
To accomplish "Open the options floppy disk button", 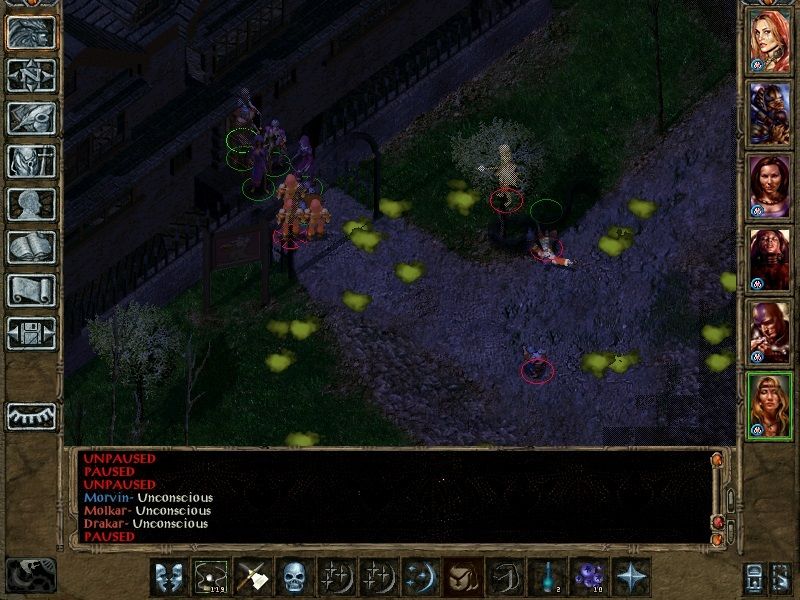I will tap(31, 333).
